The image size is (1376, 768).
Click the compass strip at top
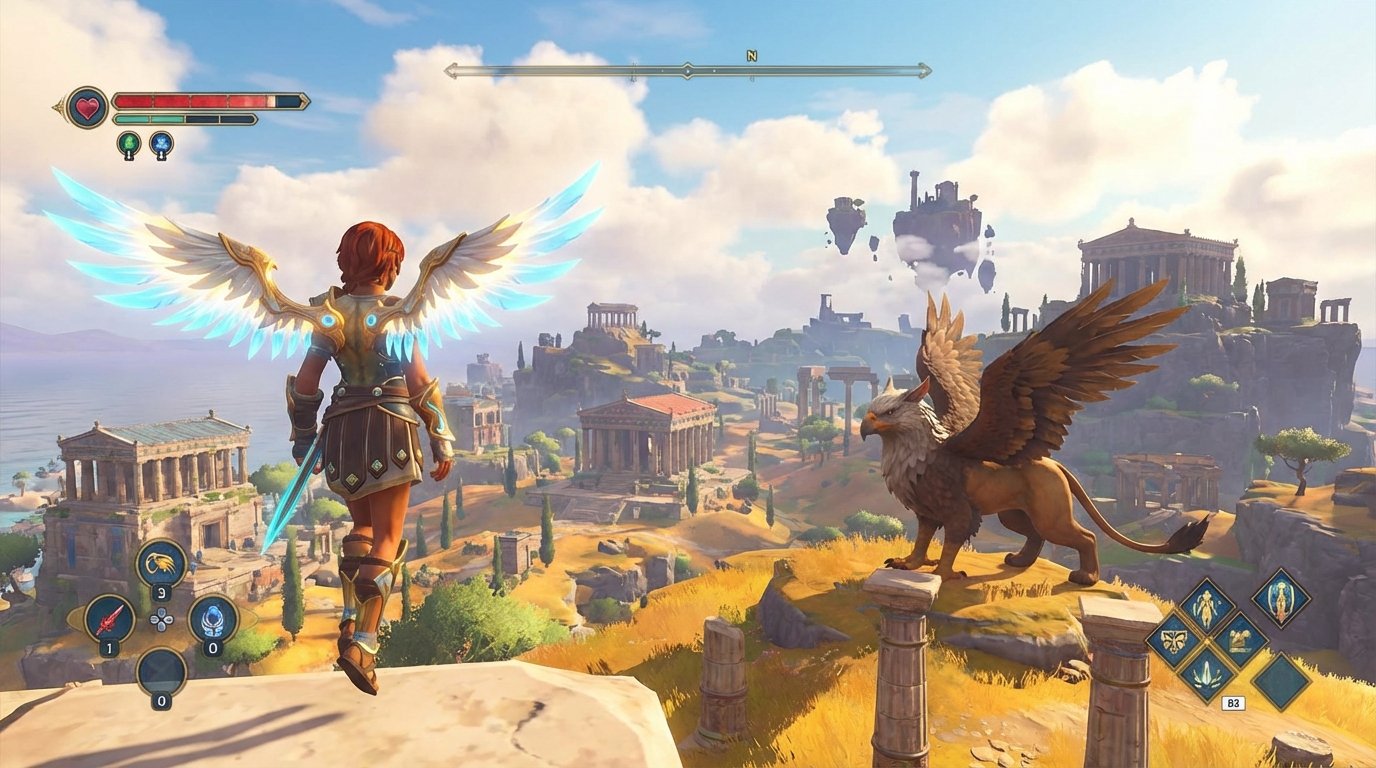click(687, 70)
